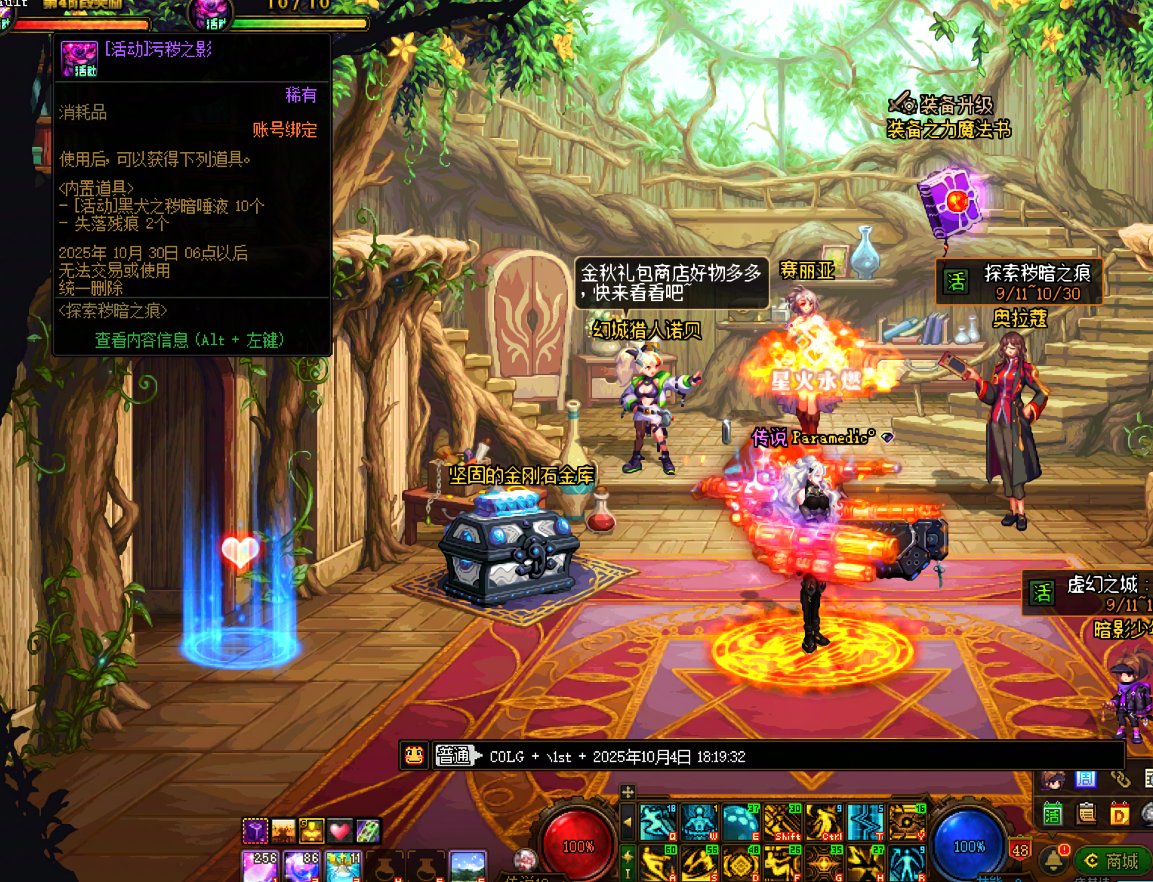Open the green 活 activity calendar icon
The height and width of the screenshot is (882, 1153).
coord(1052,814)
